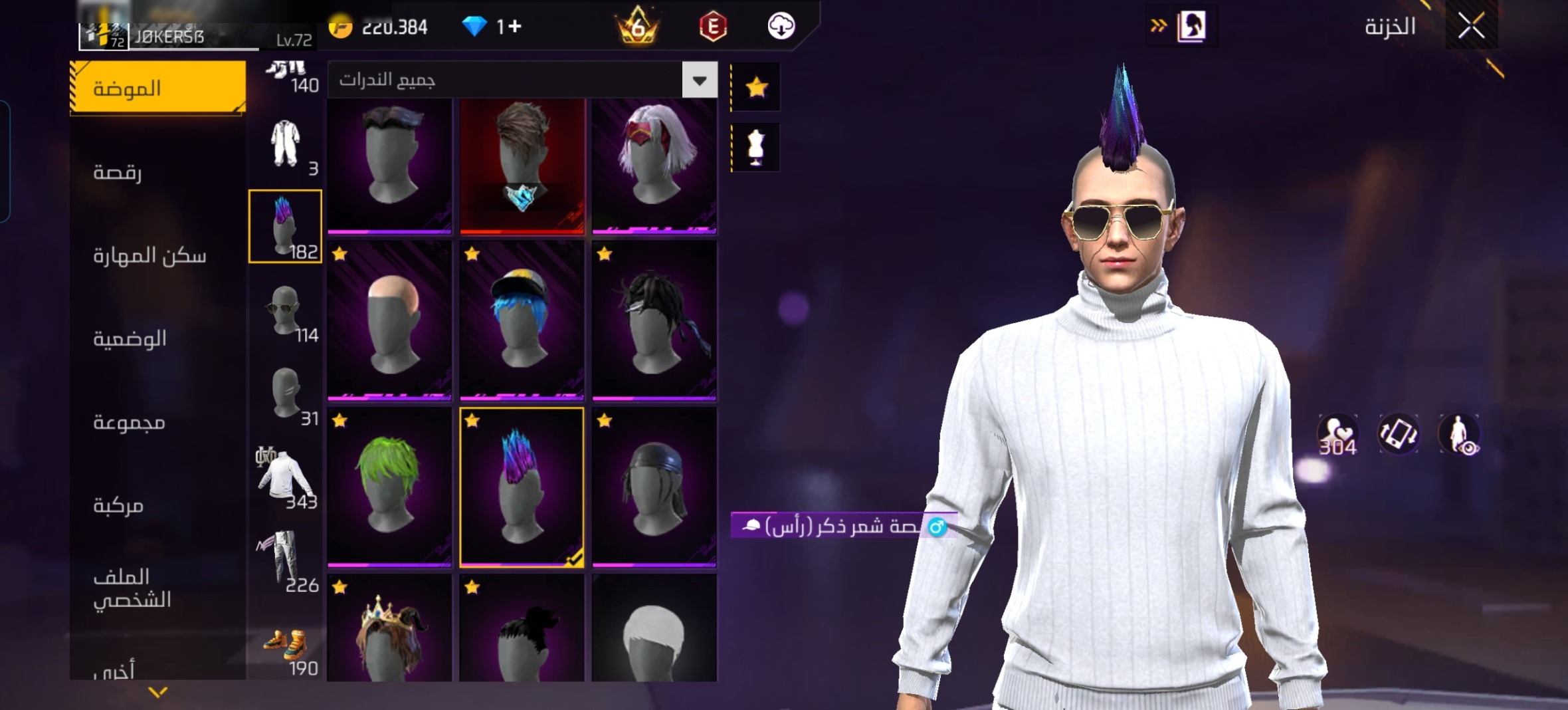Click the rotate phone view icon
The image size is (1568, 710).
click(1399, 434)
